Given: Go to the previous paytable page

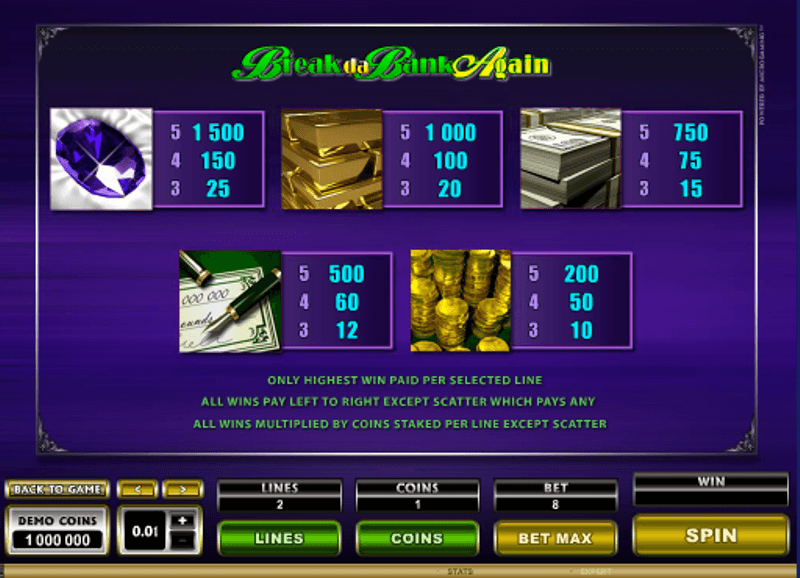Looking at the screenshot, I should coord(137,489).
